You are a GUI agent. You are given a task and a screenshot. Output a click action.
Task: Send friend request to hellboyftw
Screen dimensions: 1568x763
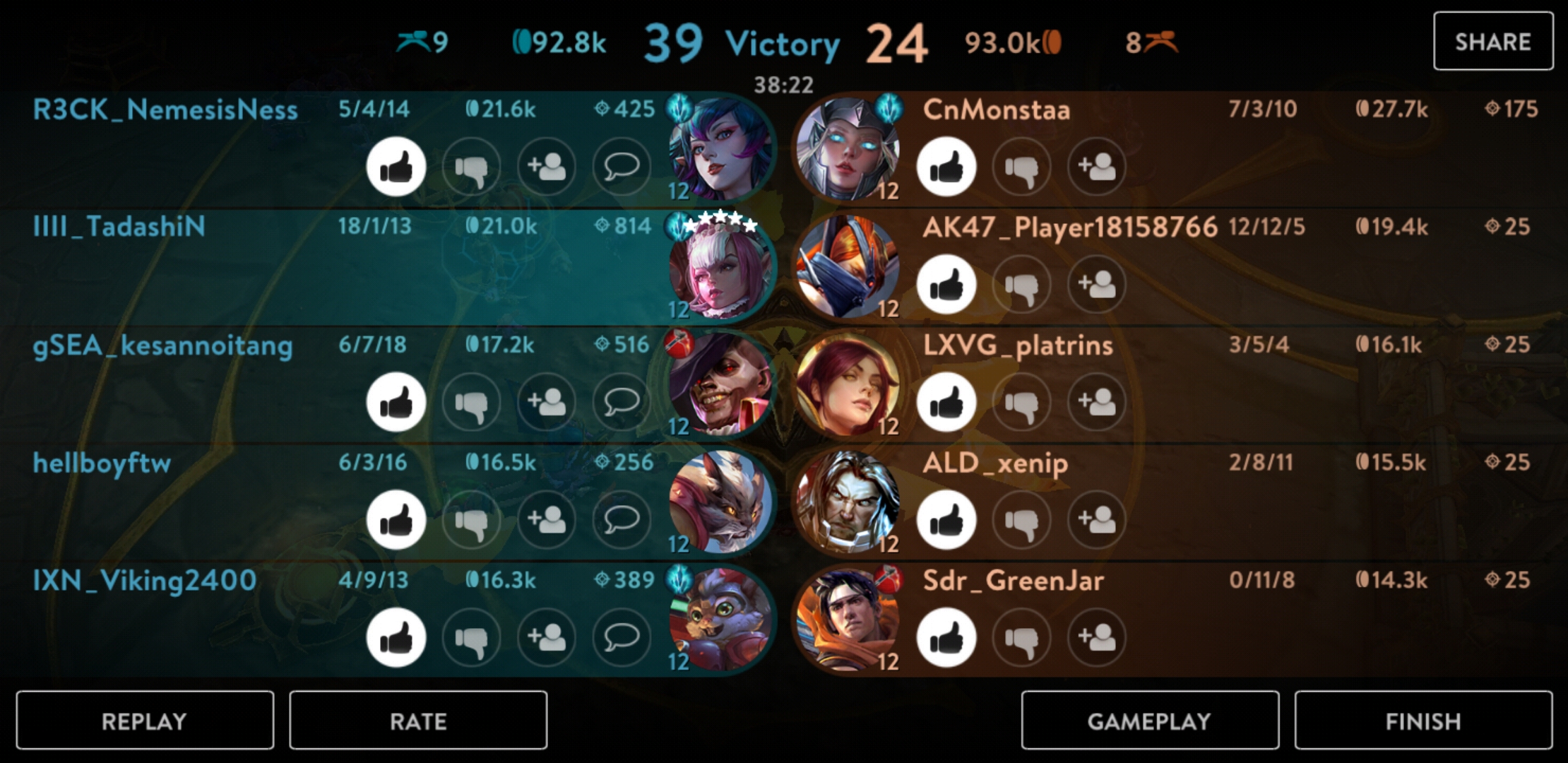point(546,520)
